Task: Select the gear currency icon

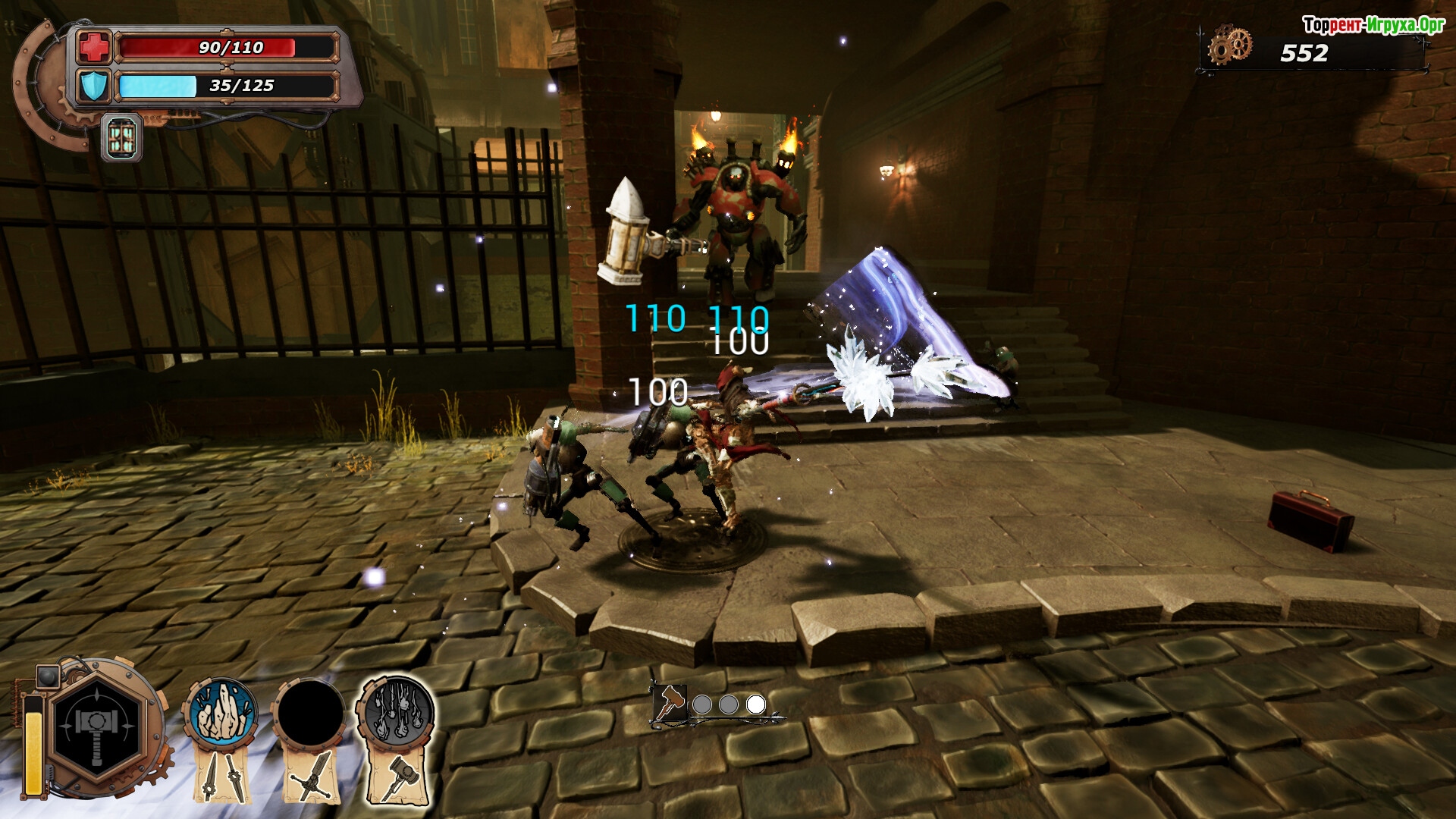Action: pos(1229,45)
